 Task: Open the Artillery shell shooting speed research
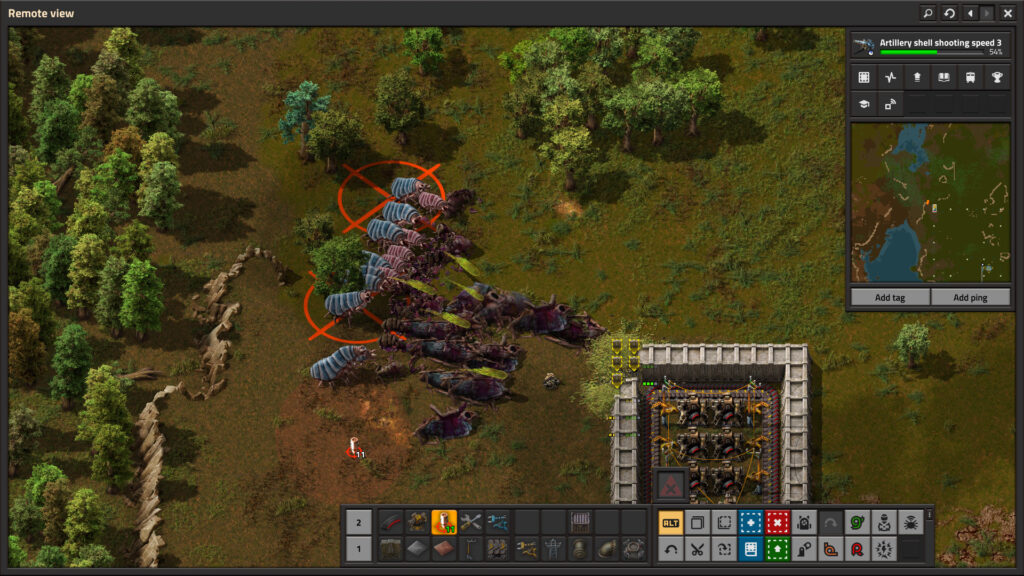(x=929, y=46)
